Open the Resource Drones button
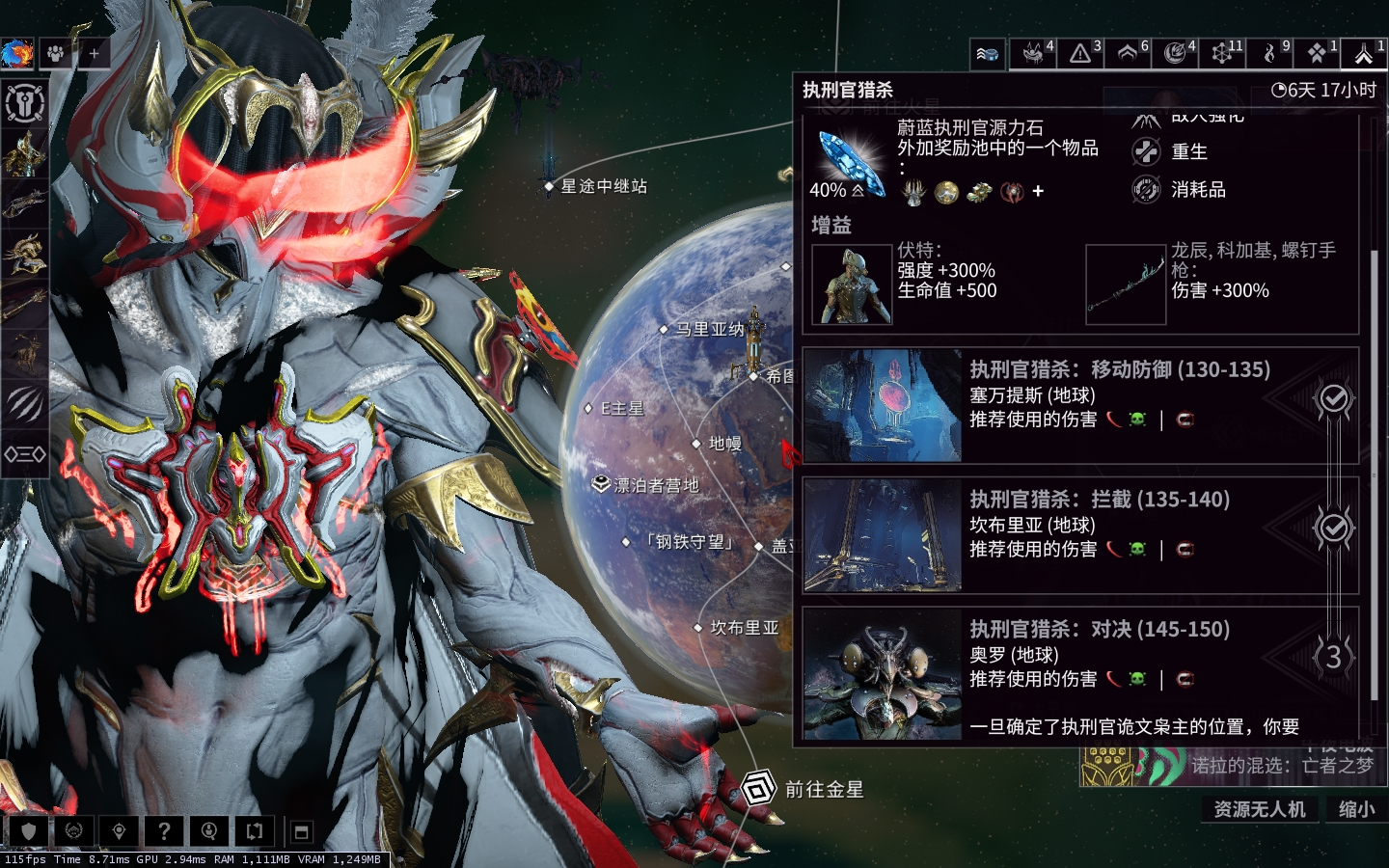Screen dimensions: 1389x868 point(1259,809)
